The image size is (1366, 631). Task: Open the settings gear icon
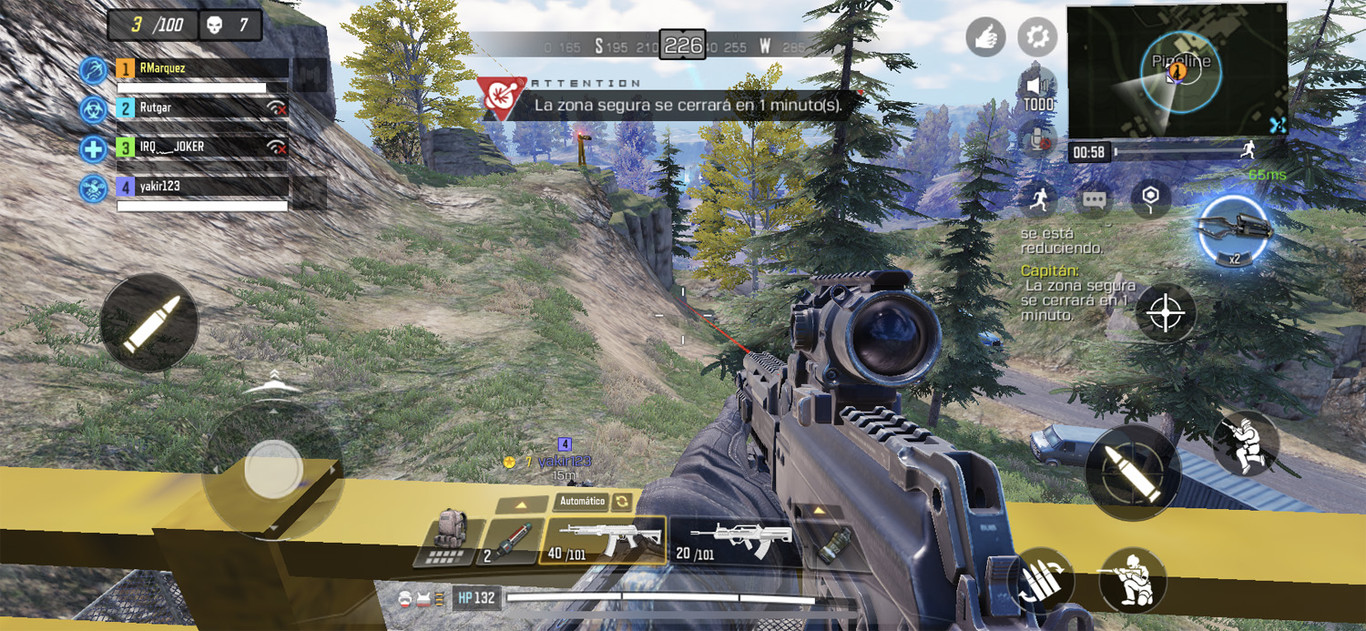tap(1037, 38)
